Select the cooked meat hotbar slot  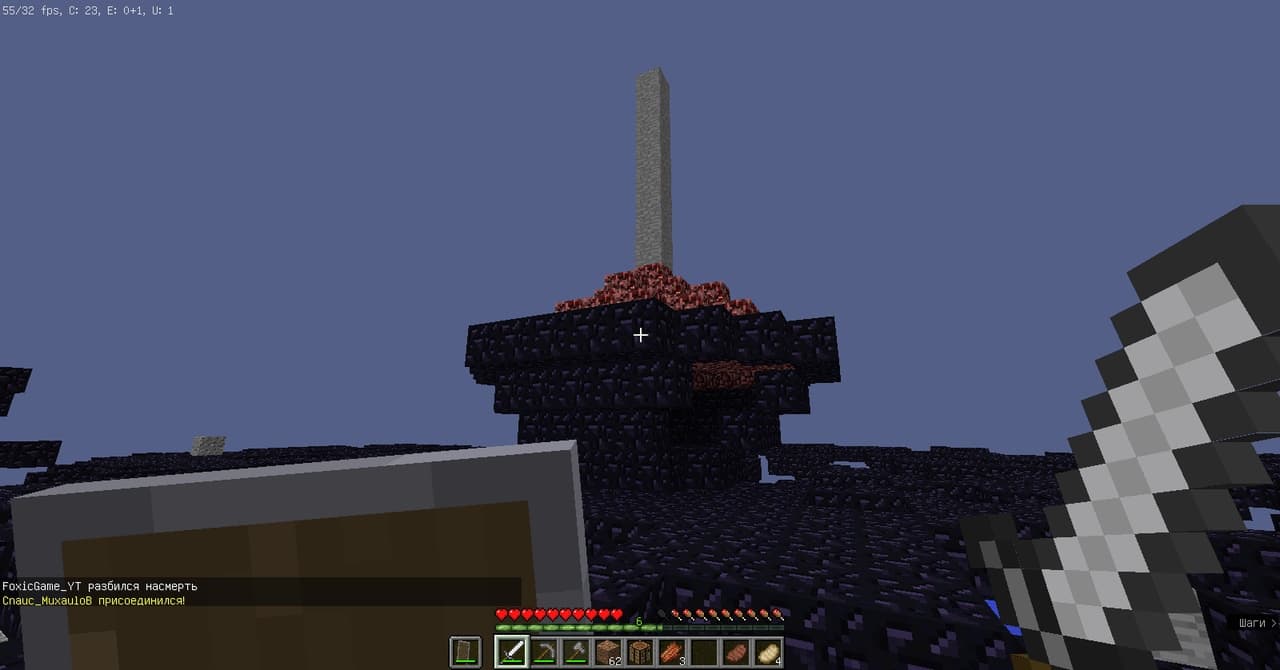[x=736, y=652]
